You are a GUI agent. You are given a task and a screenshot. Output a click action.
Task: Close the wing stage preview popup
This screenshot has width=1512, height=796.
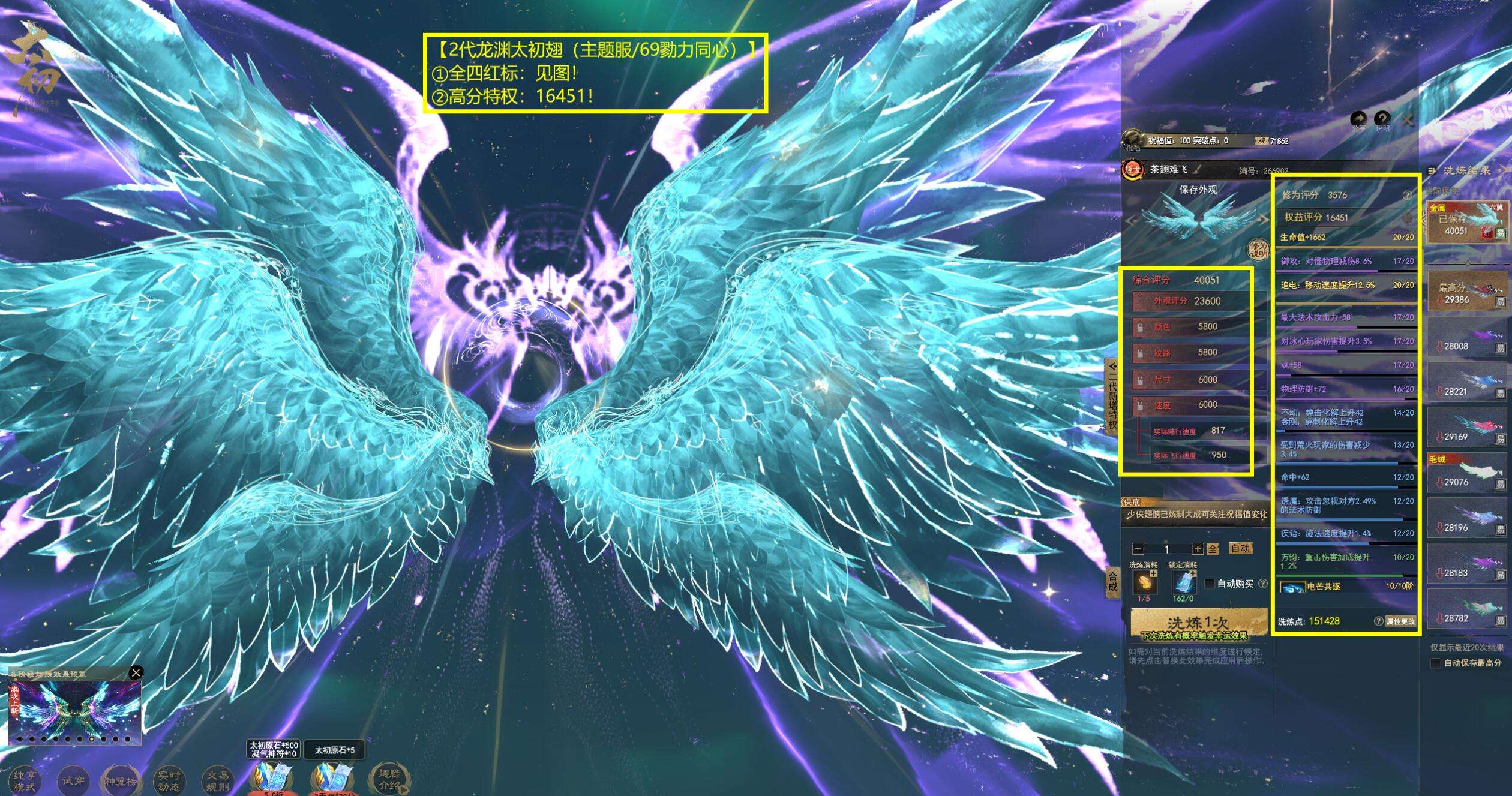coord(136,672)
